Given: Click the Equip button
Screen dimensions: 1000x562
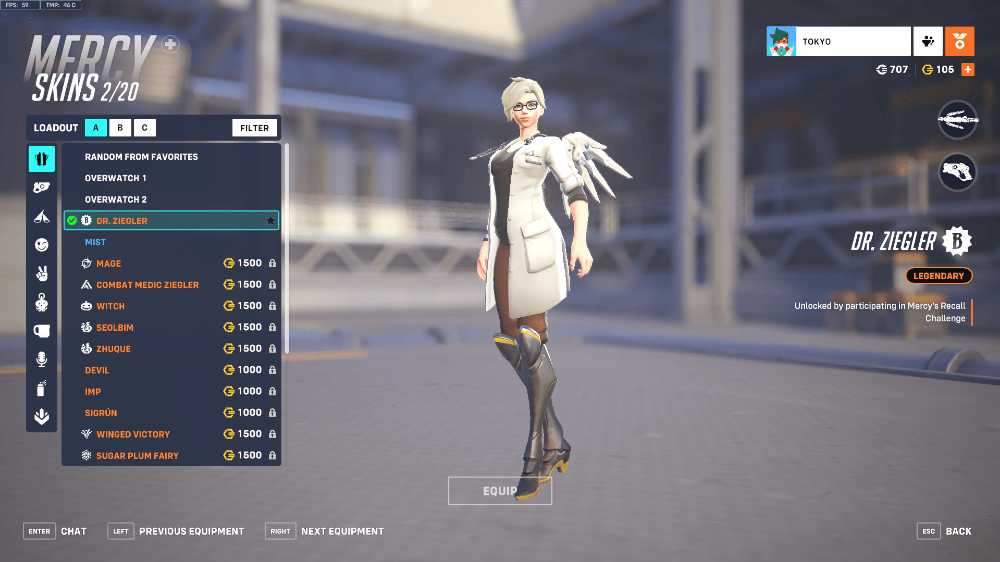Looking at the screenshot, I should [x=499, y=491].
